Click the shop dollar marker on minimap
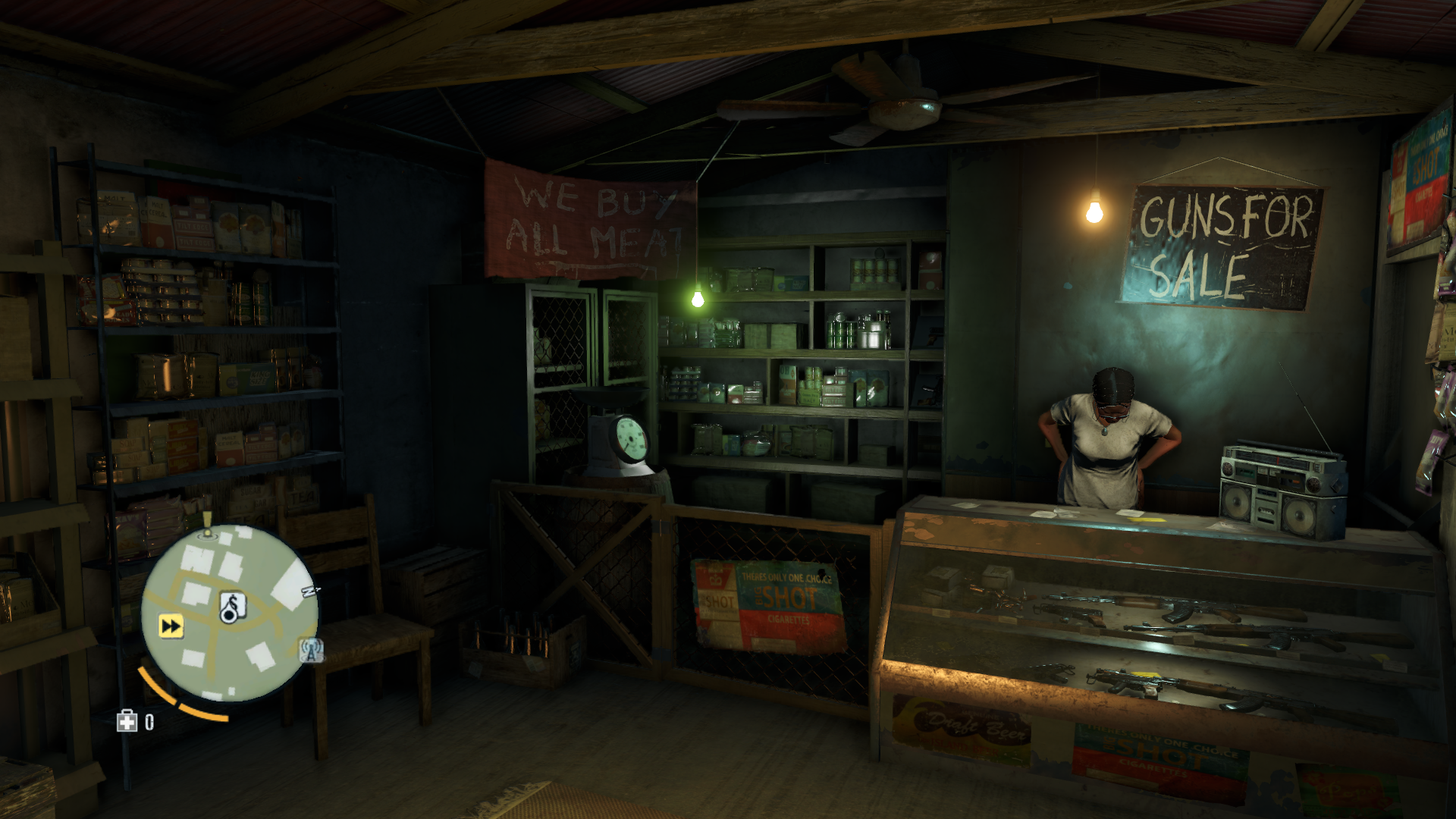Image resolution: width=1456 pixels, height=819 pixels. click(232, 607)
